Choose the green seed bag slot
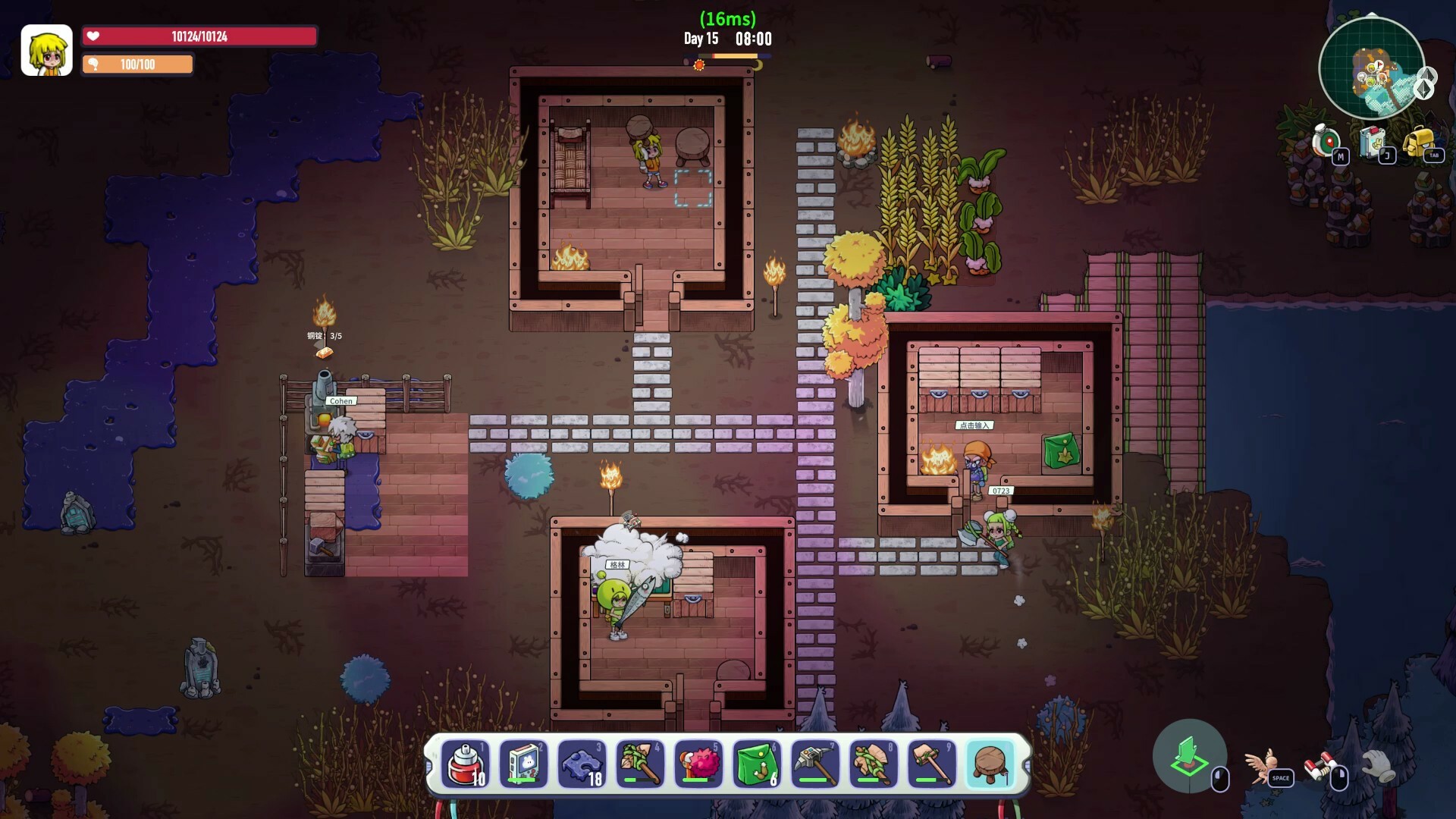Viewport: 1456px width, 819px height. (x=757, y=764)
